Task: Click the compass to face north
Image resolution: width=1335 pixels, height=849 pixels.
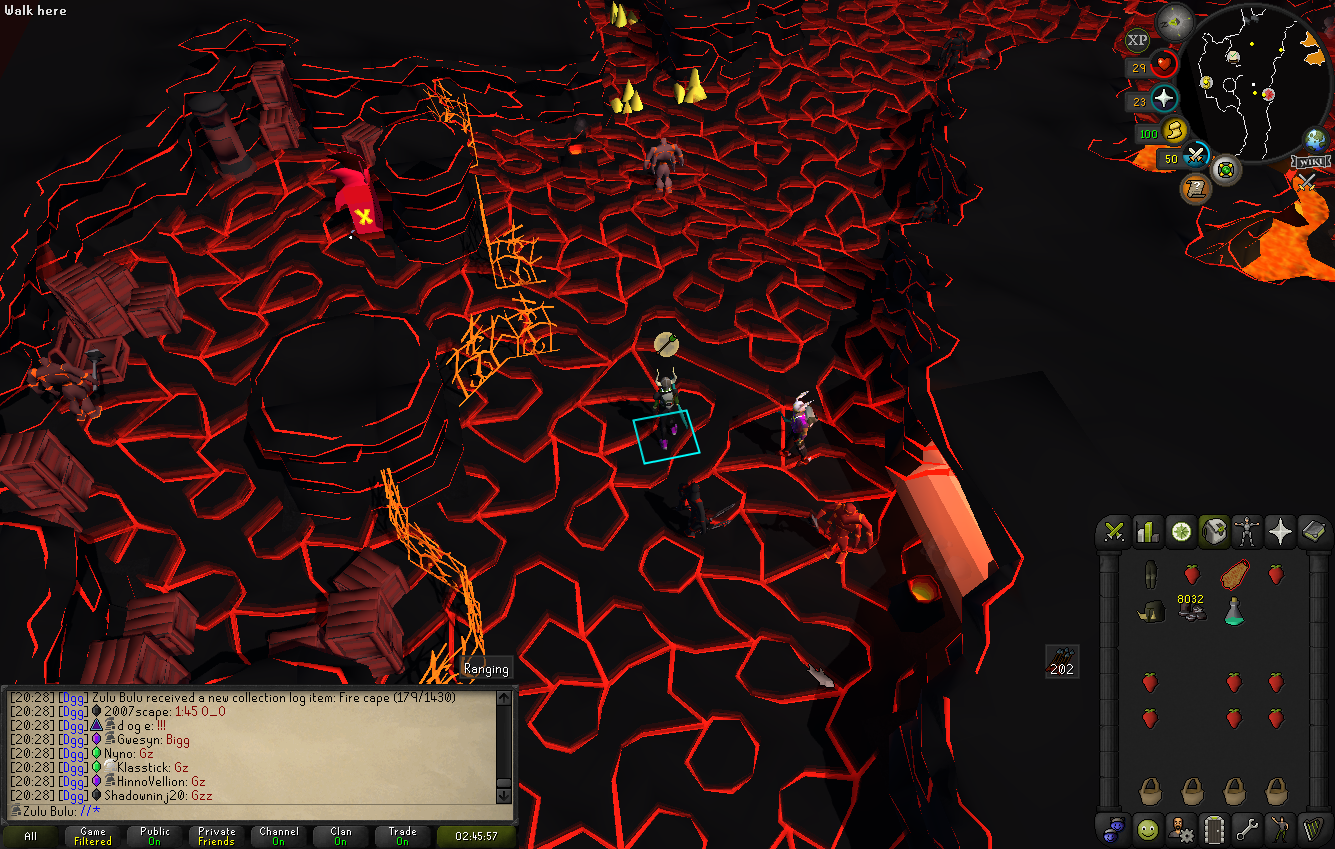Action: click(1174, 20)
